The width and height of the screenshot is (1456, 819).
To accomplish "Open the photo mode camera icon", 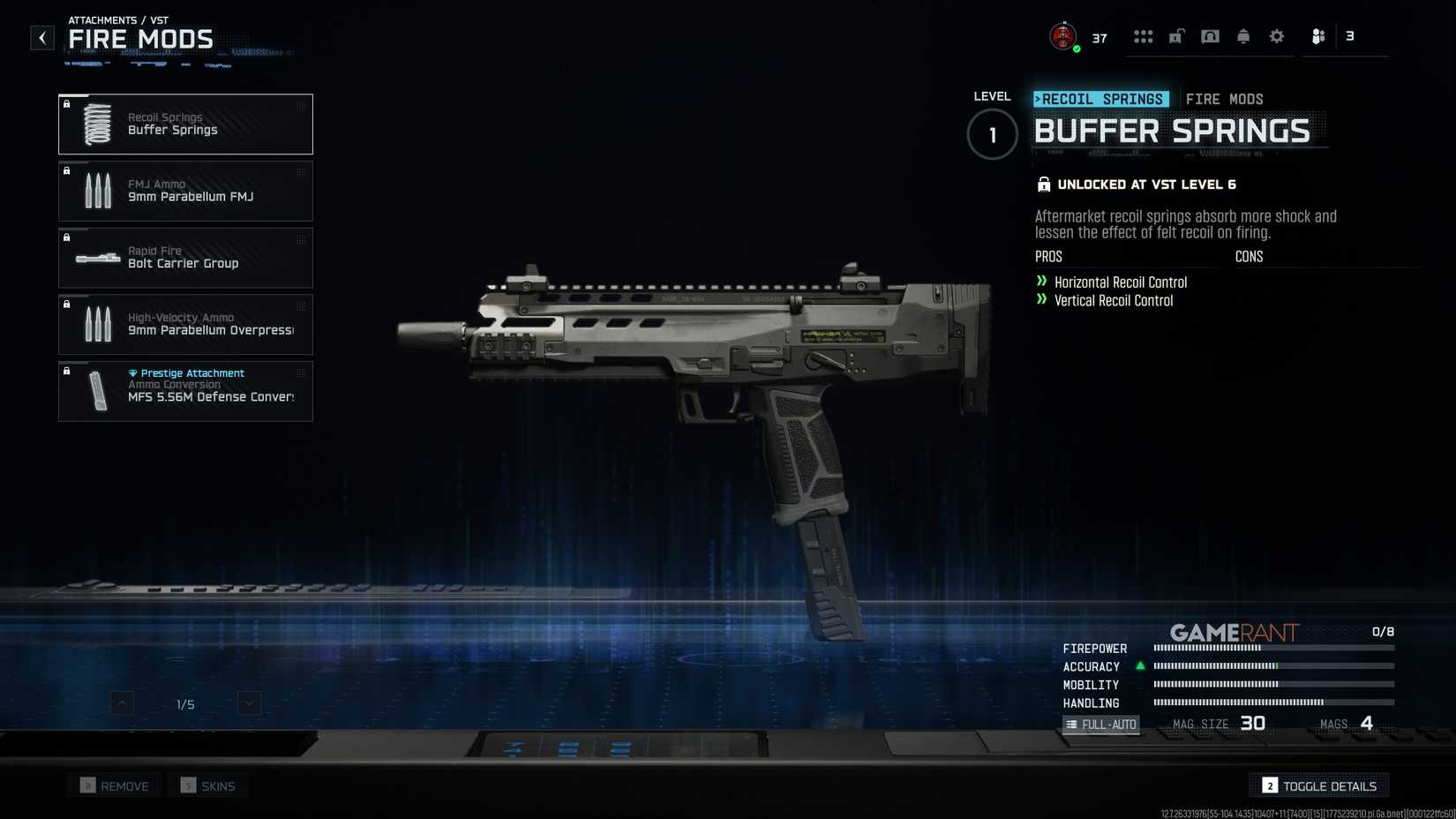I will [x=1210, y=36].
